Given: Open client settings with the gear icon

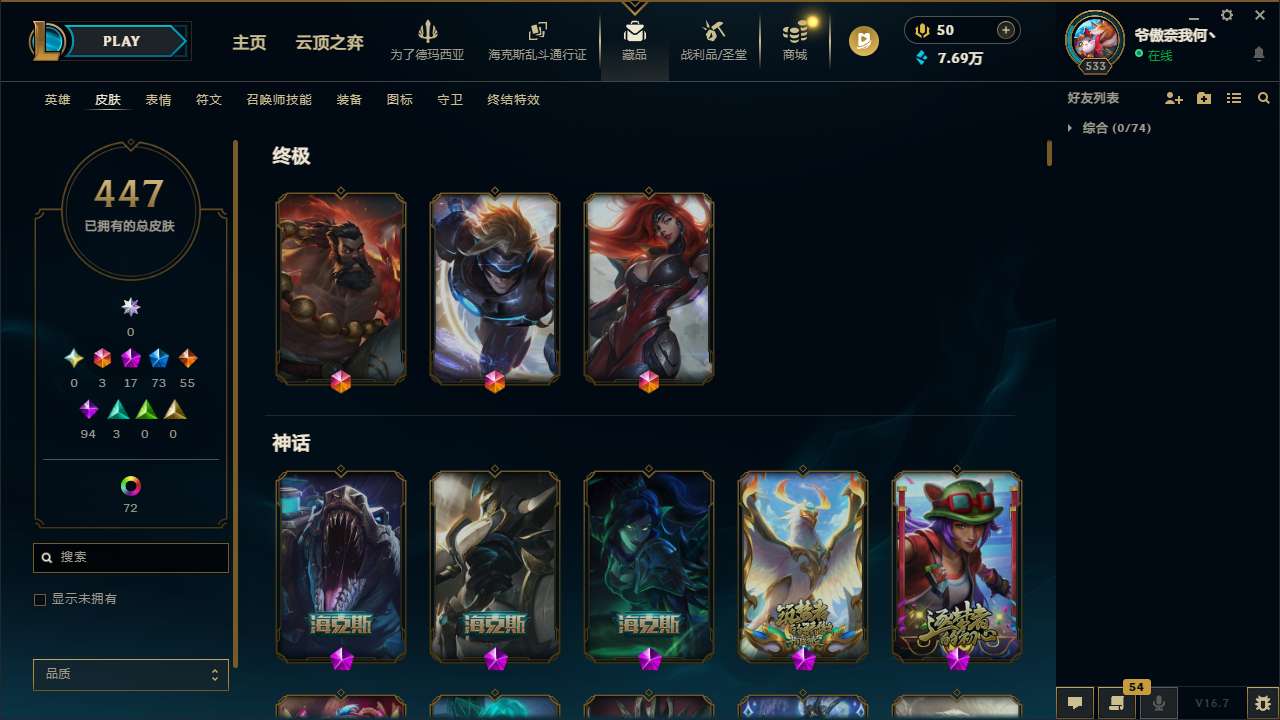Looking at the screenshot, I should coord(1226,16).
